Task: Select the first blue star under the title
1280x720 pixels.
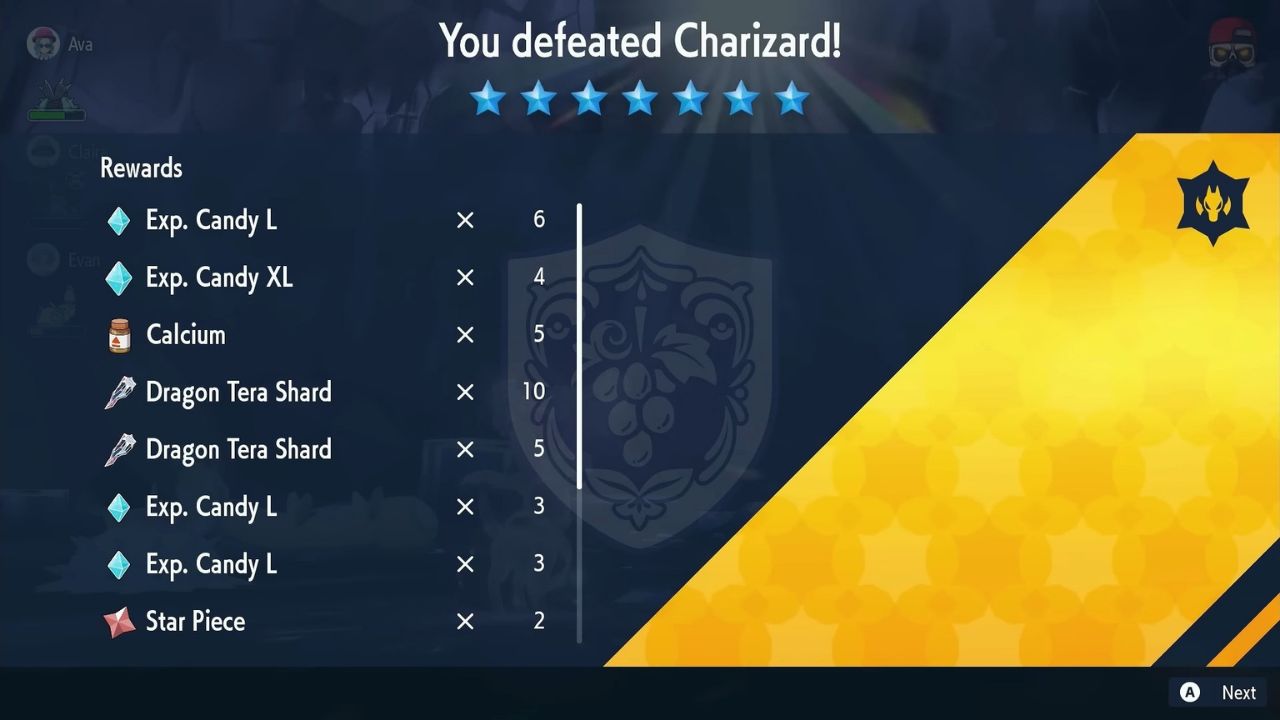Action: tap(488, 97)
